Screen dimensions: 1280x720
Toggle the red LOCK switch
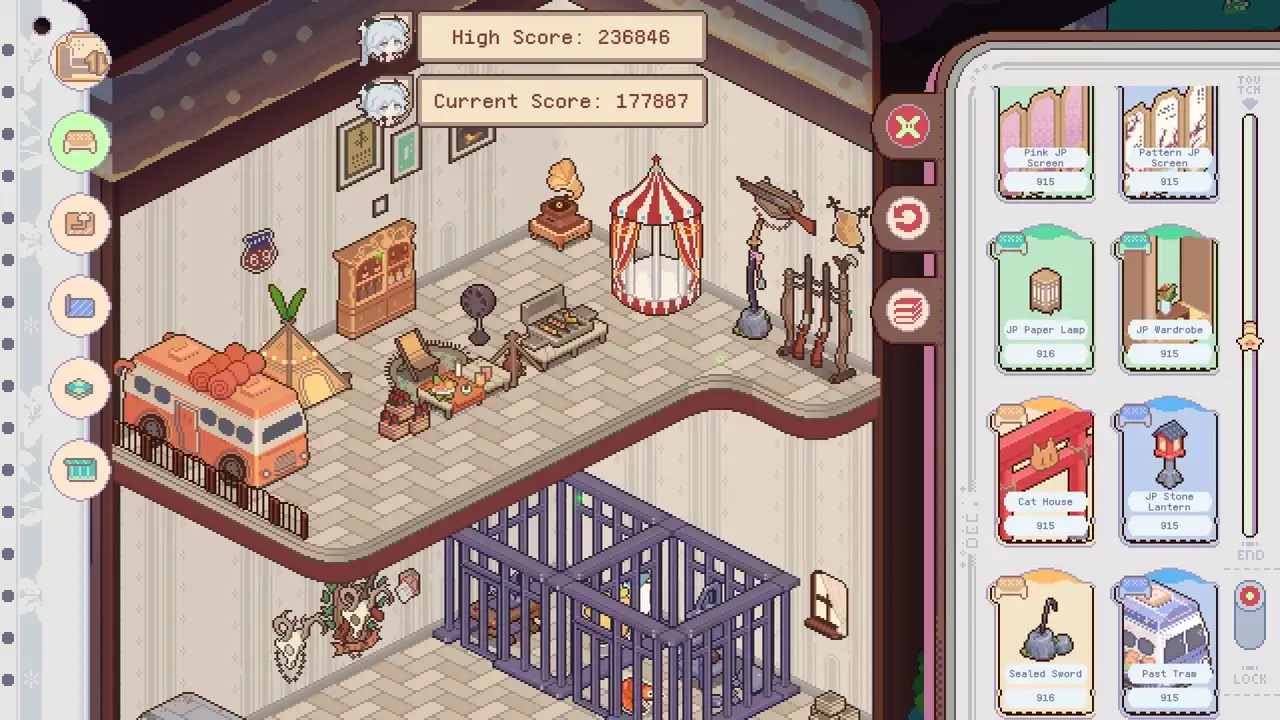pos(1250,610)
